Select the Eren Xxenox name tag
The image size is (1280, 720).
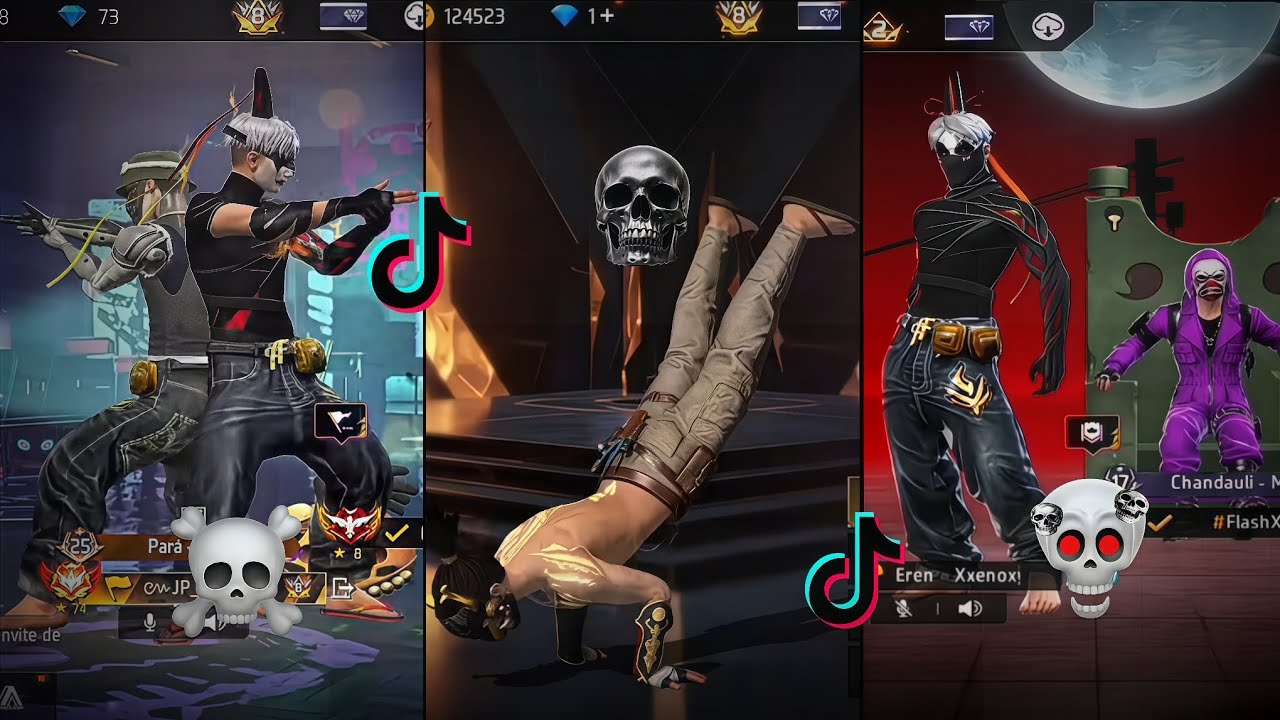click(x=957, y=576)
